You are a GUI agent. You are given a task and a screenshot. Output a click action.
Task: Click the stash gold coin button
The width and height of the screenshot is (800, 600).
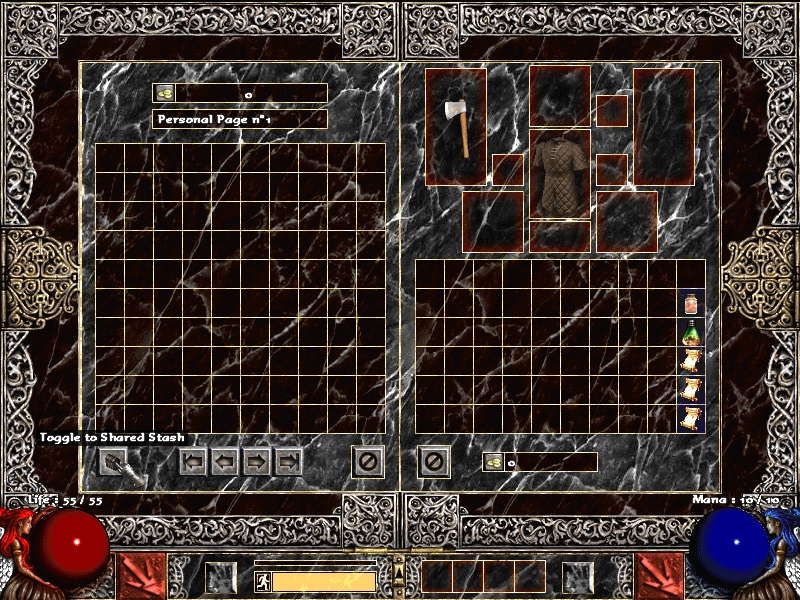tap(165, 93)
